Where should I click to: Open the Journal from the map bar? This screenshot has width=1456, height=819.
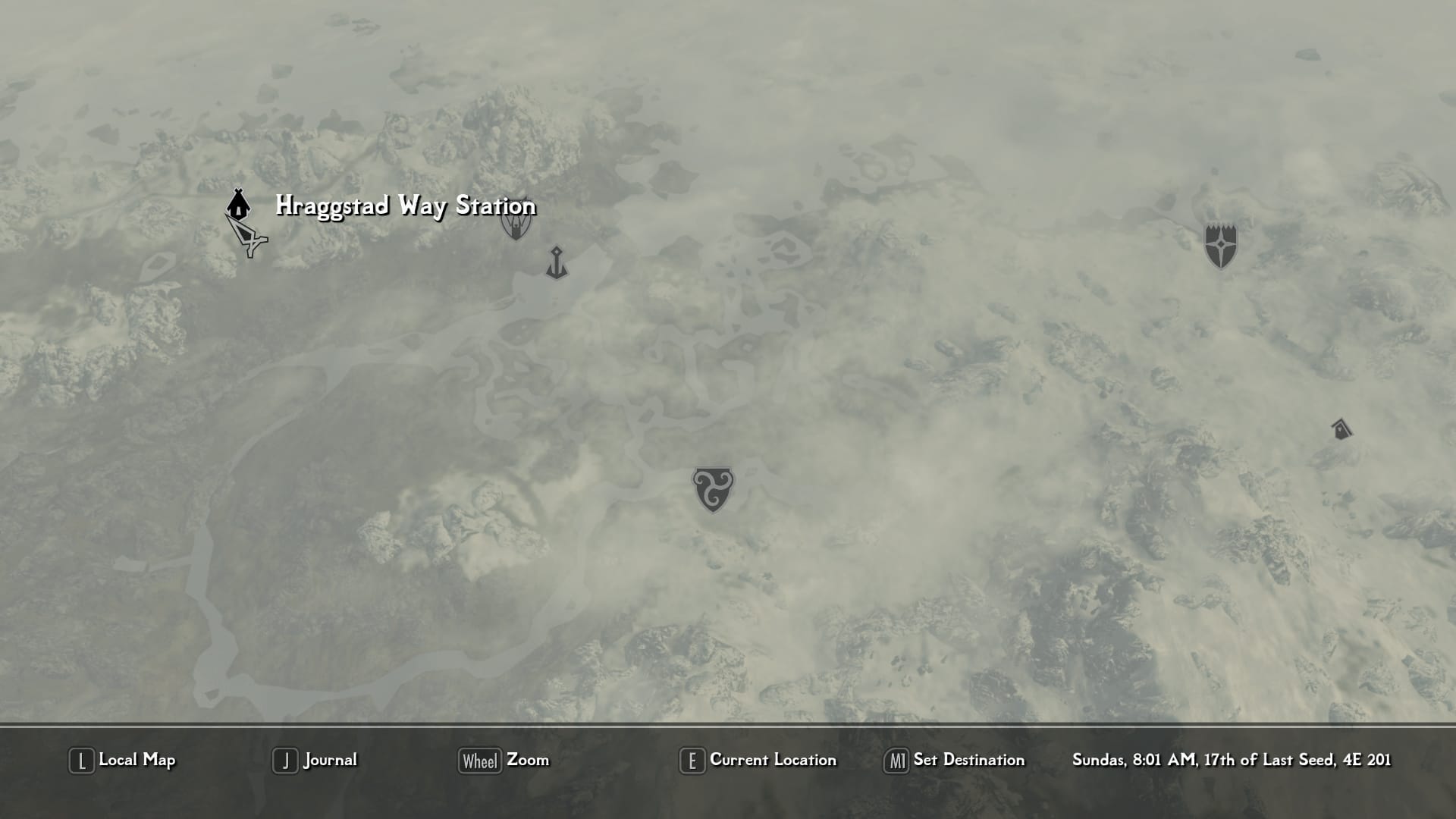click(x=315, y=761)
